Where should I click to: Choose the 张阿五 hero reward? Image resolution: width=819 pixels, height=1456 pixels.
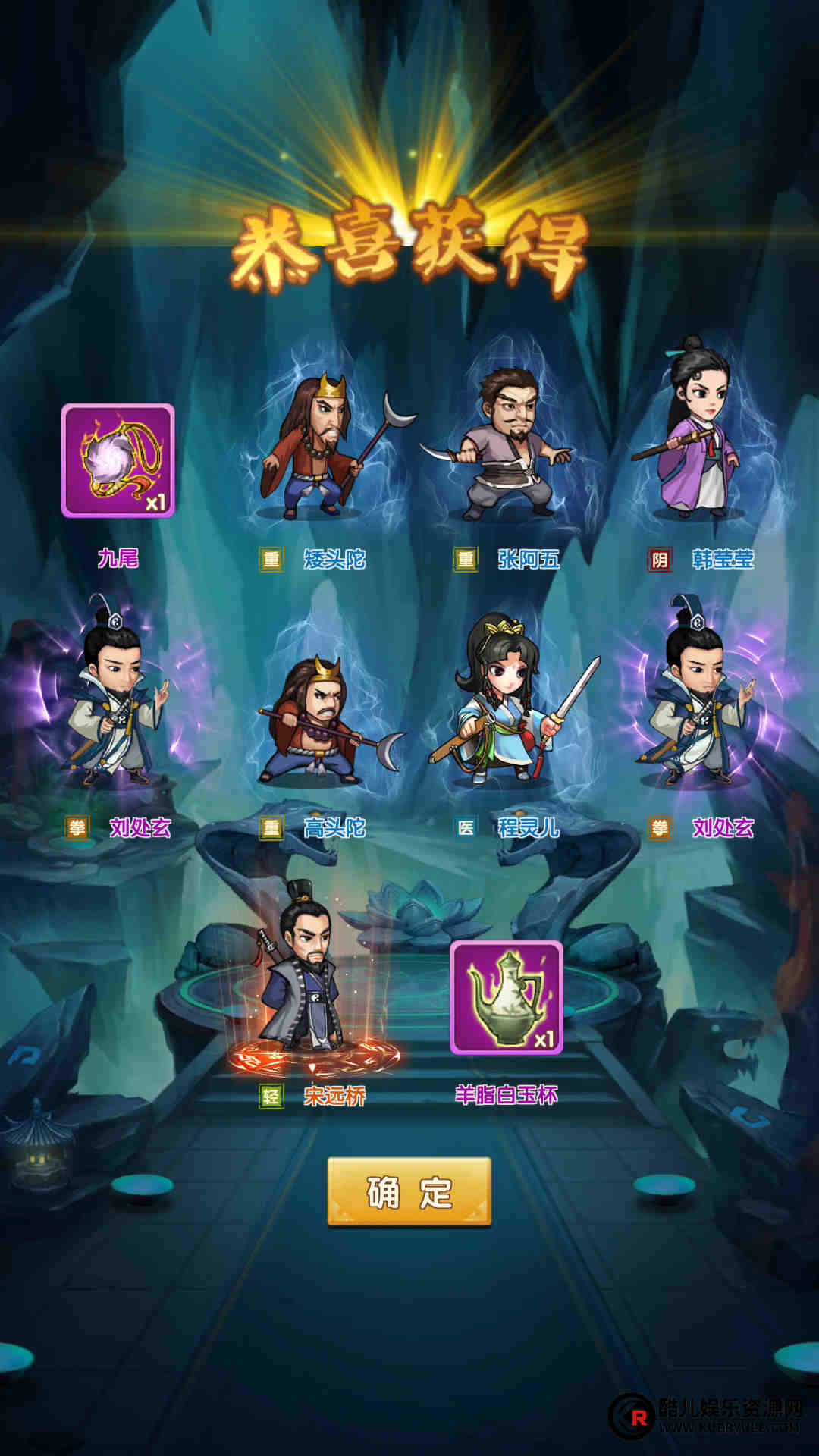point(508,447)
